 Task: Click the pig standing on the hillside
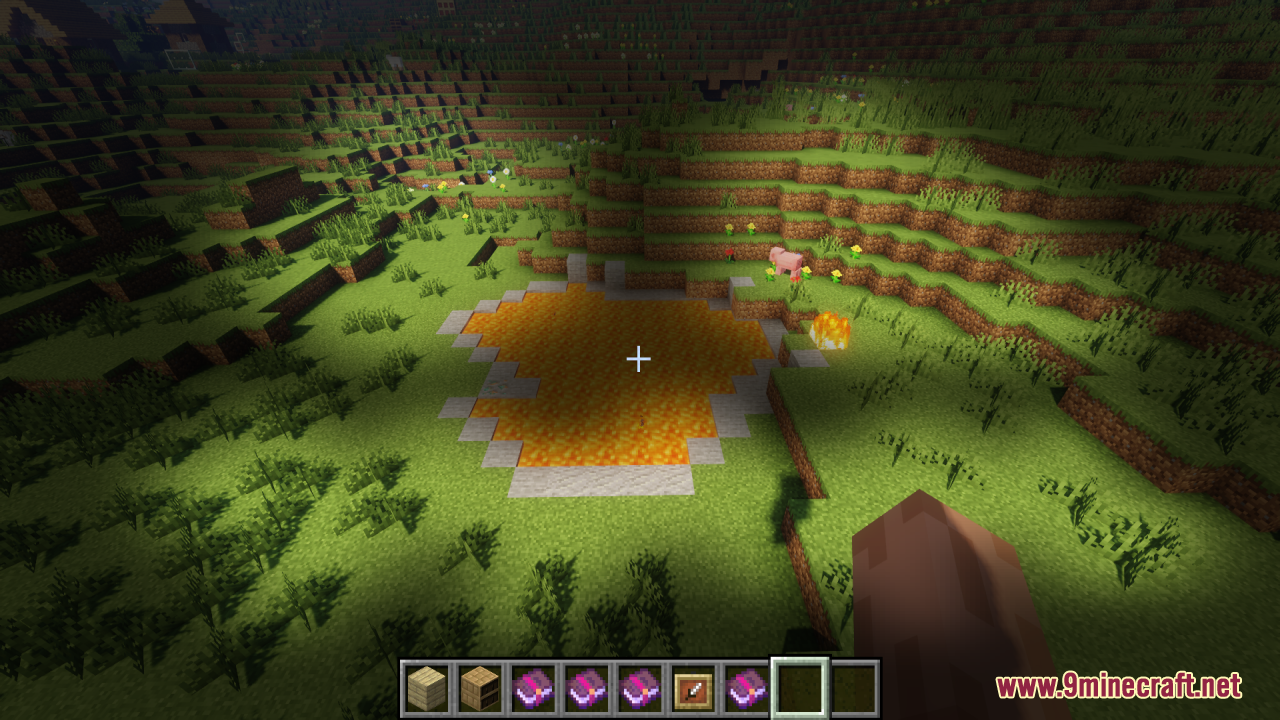786,260
